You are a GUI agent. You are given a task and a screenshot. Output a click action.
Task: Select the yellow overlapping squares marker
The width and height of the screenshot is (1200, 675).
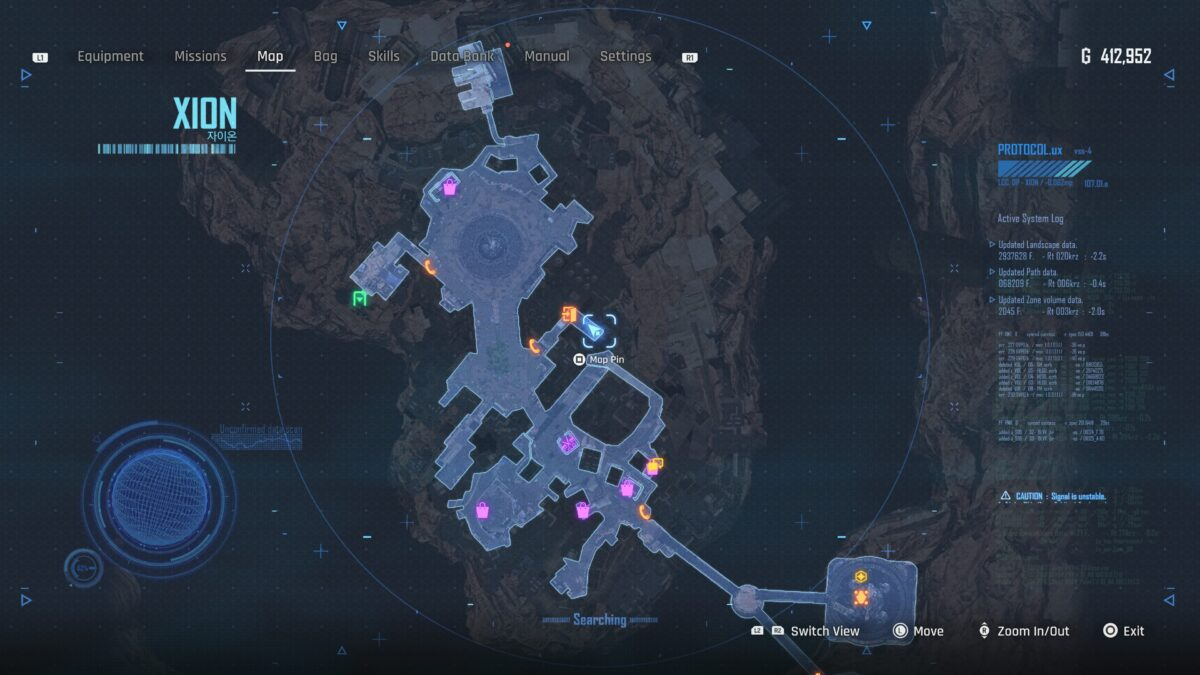click(x=655, y=465)
